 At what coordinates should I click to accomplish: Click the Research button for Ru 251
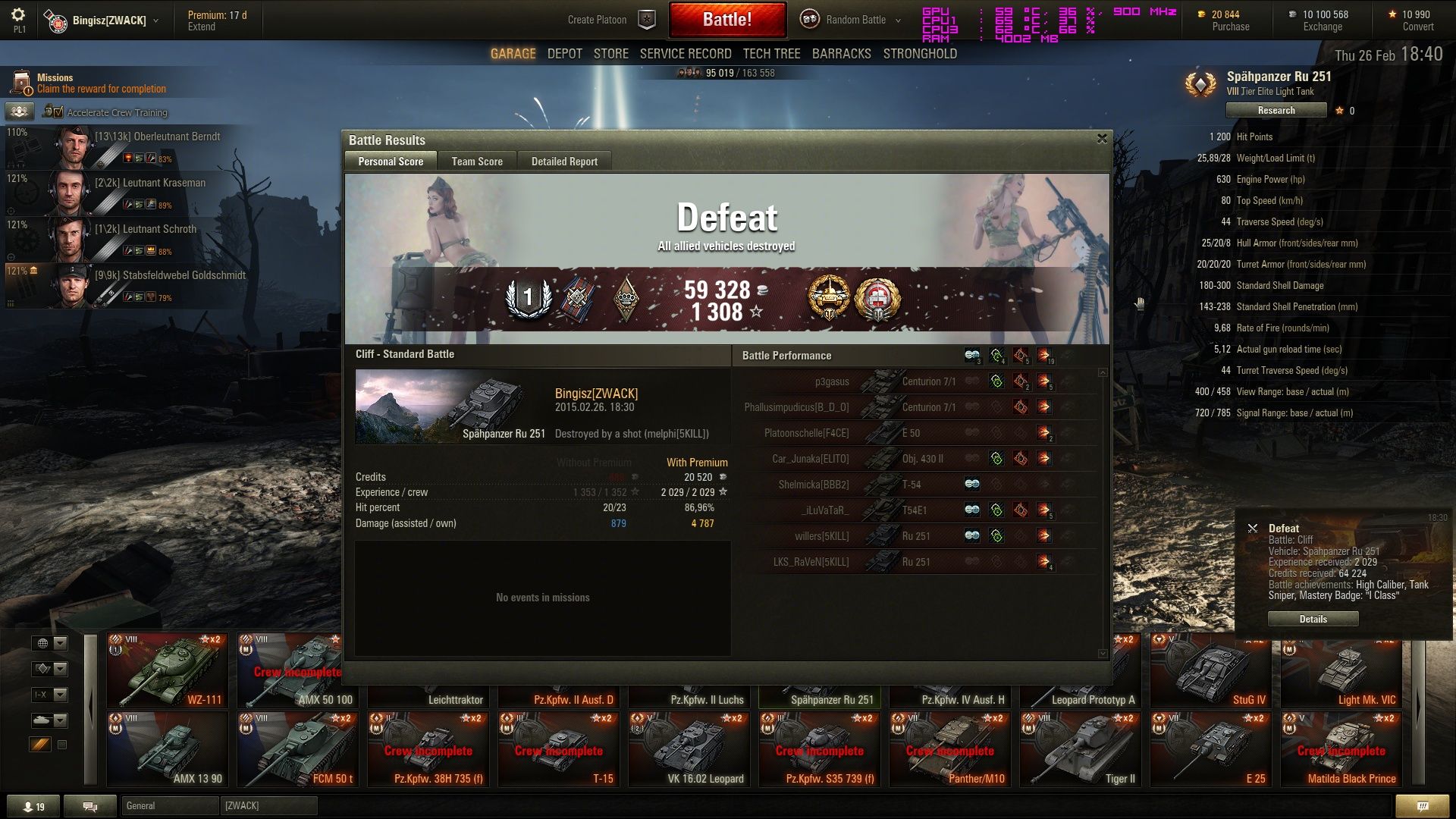click(1276, 111)
